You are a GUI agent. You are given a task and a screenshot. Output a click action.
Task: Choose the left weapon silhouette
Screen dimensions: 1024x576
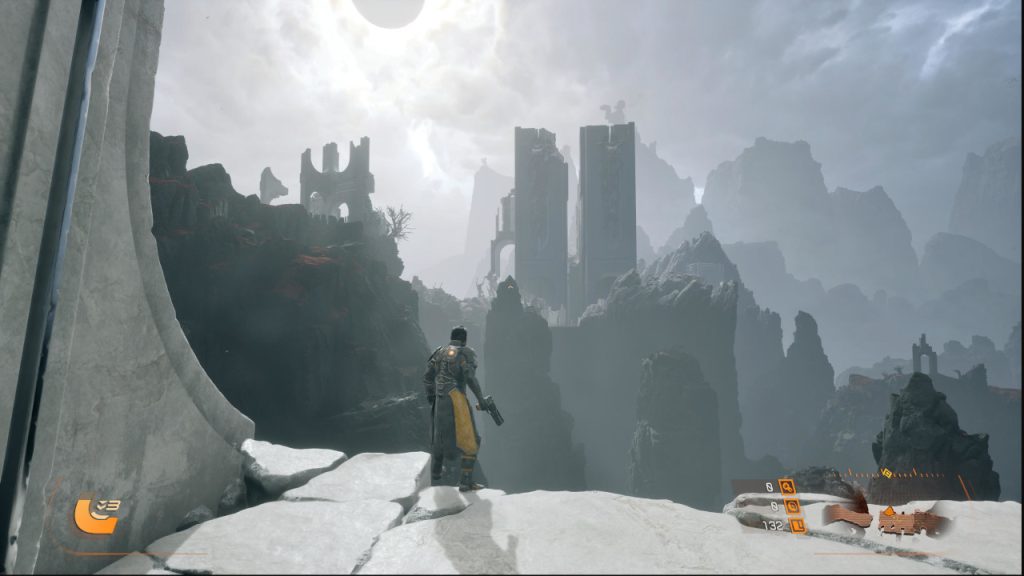pos(848,517)
